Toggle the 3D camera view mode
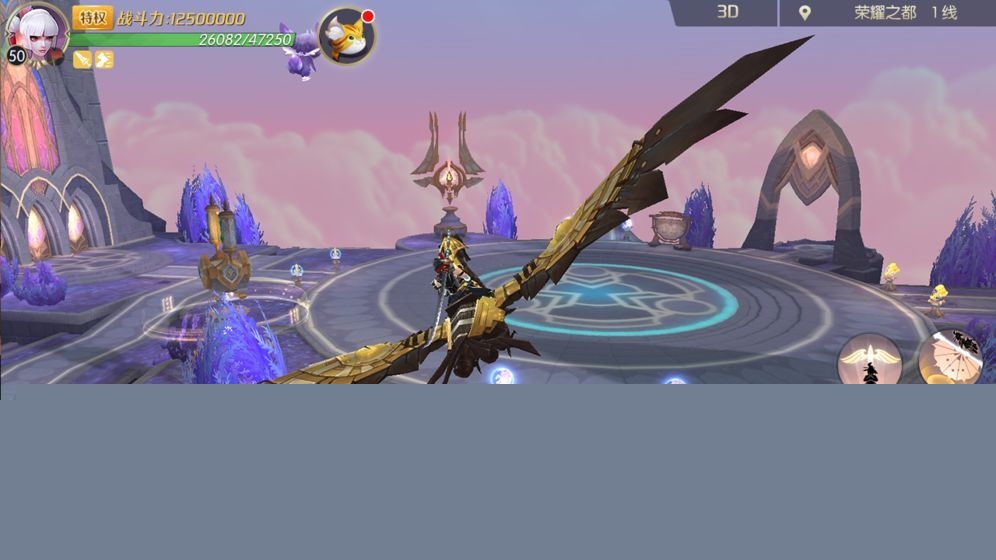The image size is (996, 560). click(x=727, y=12)
